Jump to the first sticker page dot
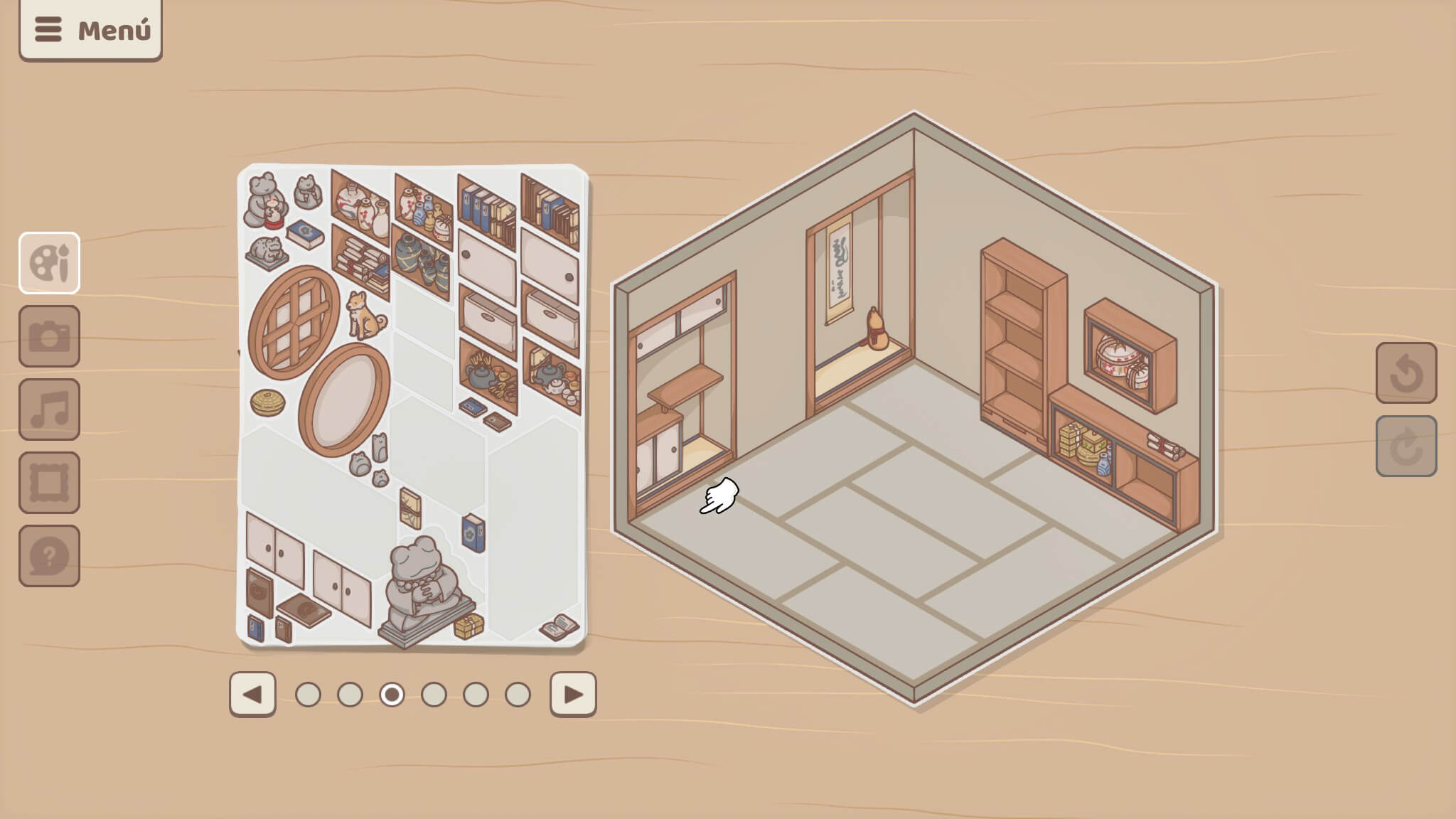This screenshot has height=819, width=1456. click(308, 695)
